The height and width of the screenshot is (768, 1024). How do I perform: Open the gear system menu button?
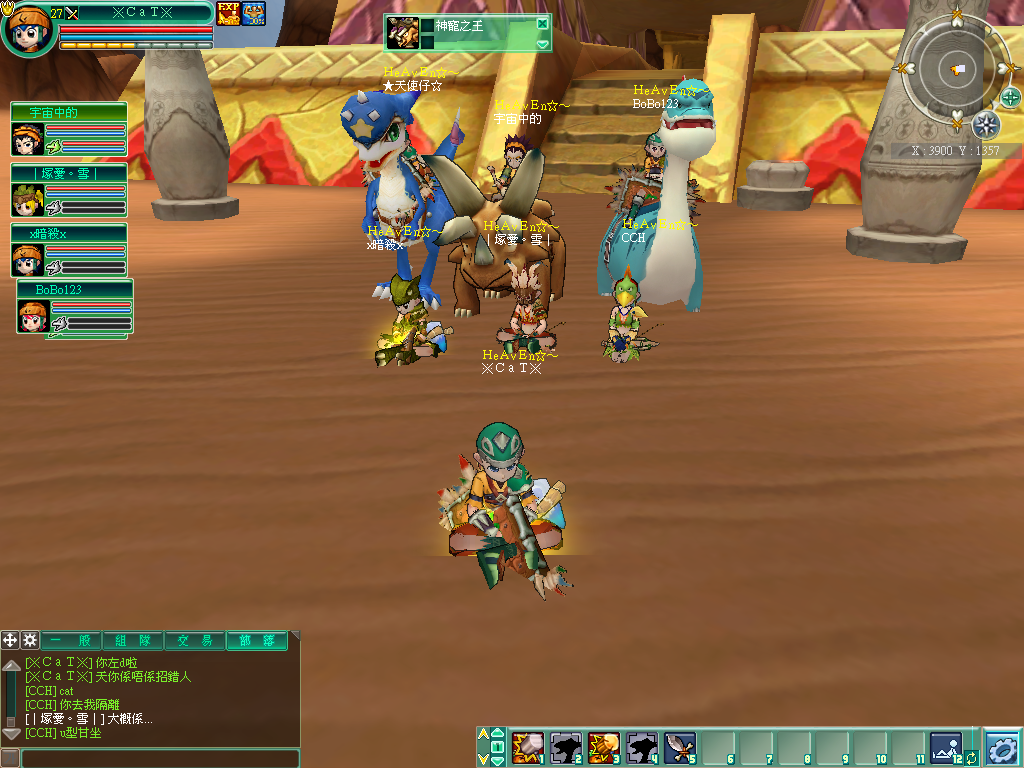[1002, 748]
